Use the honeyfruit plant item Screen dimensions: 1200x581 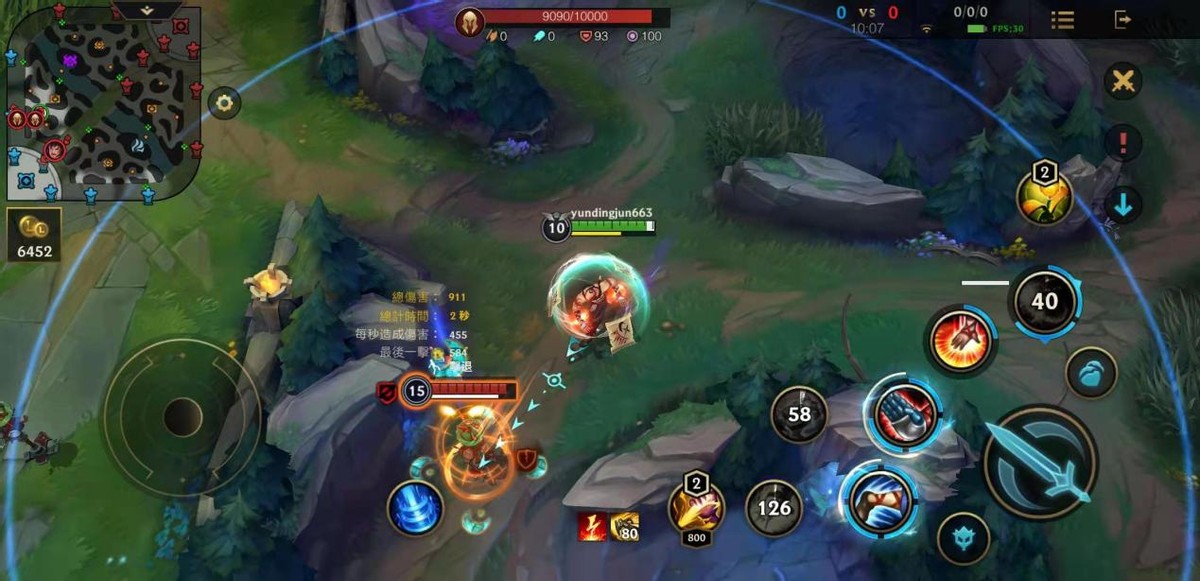click(x=1044, y=196)
